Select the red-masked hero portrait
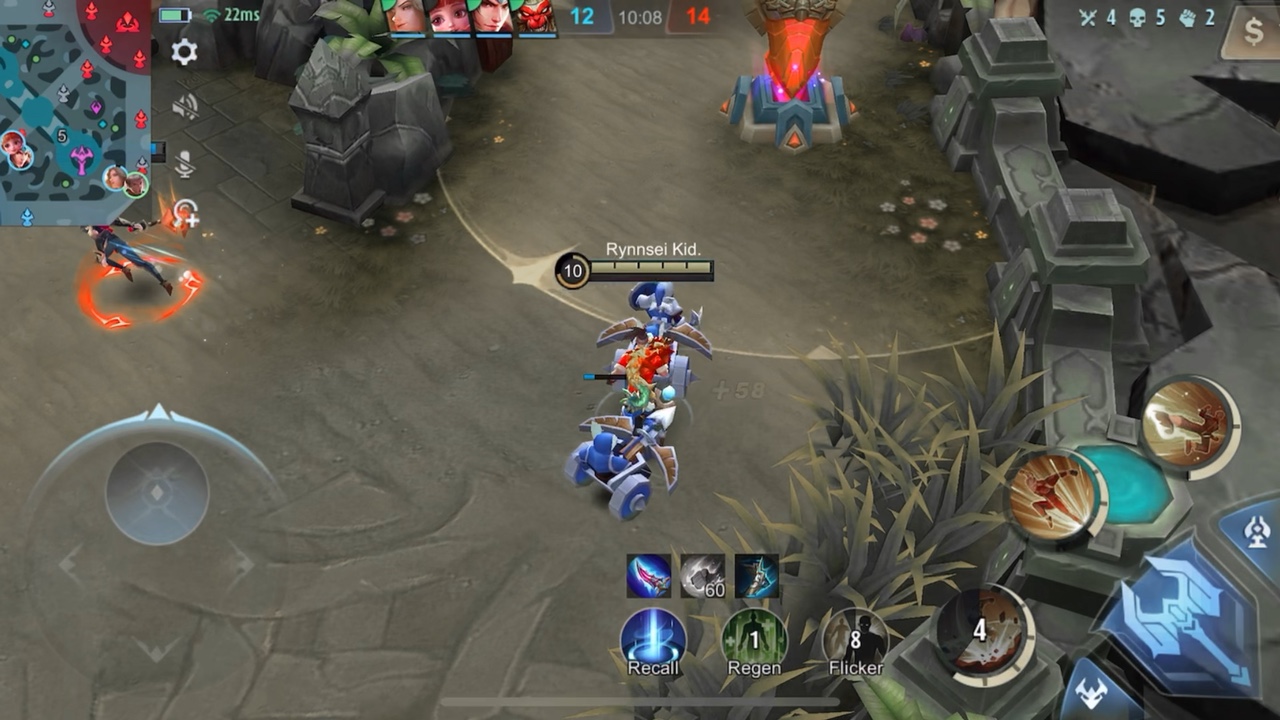1280x720 pixels. [536, 18]
